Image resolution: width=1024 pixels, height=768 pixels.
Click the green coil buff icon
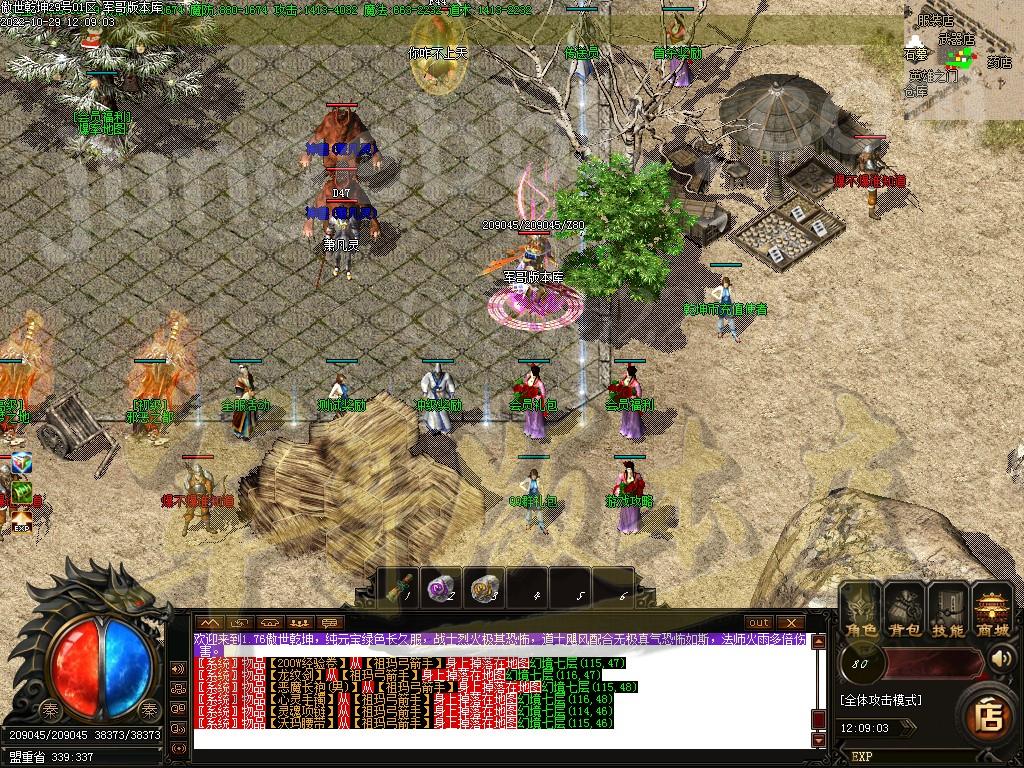pos(21,492)
